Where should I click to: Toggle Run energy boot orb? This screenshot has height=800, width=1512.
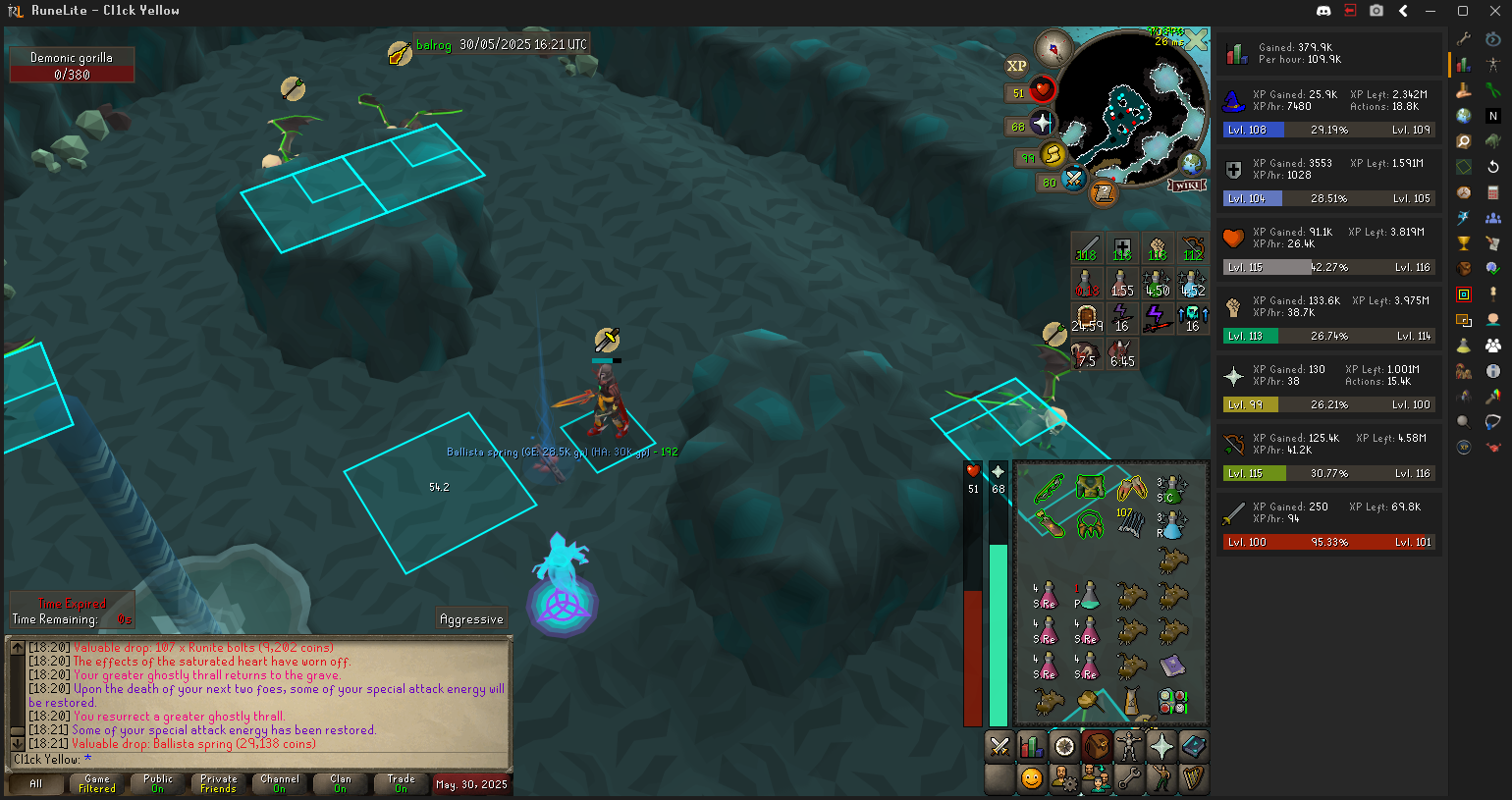pyautogui.click(x=1053, y=155)
